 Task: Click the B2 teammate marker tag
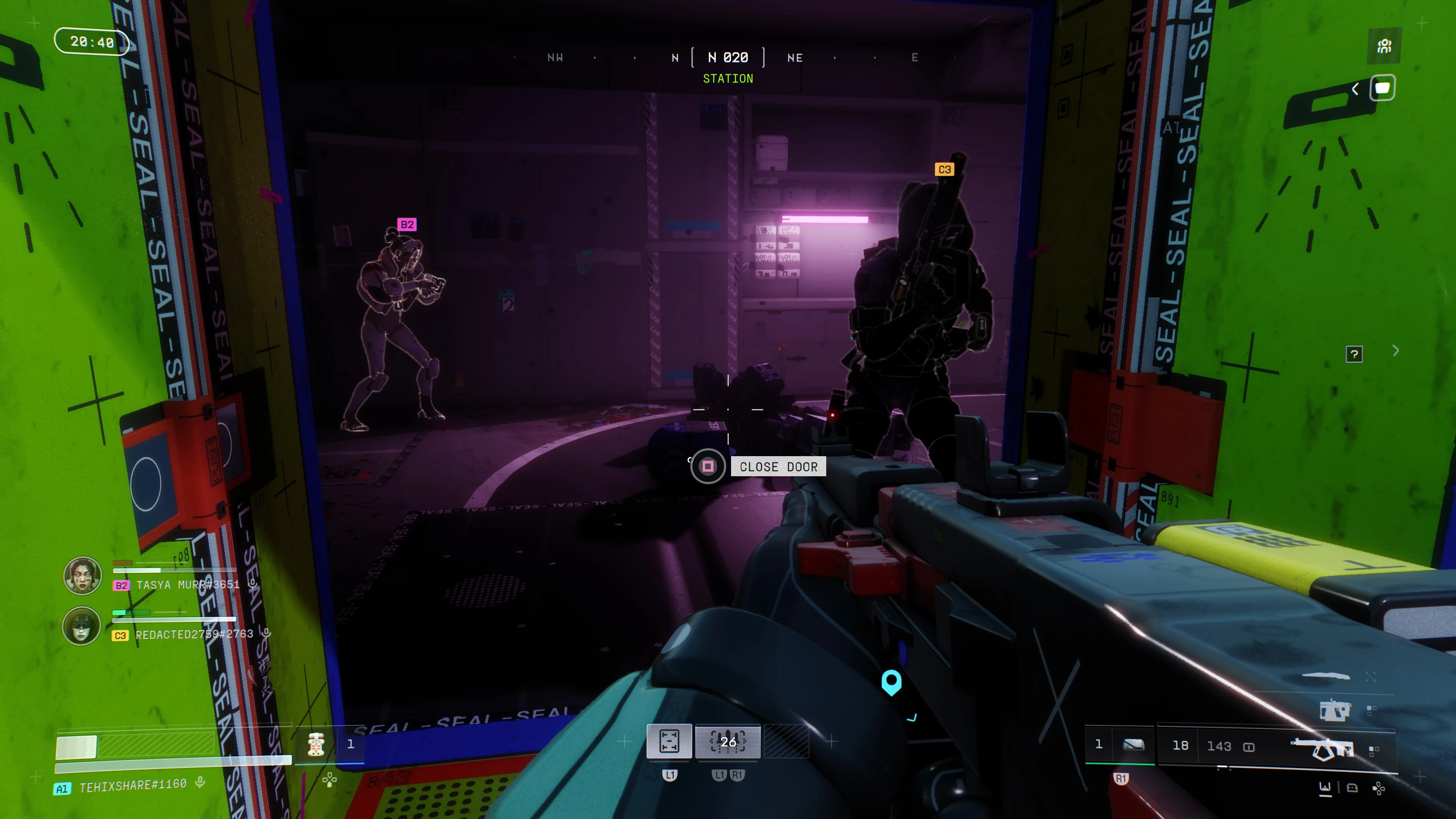406,224
